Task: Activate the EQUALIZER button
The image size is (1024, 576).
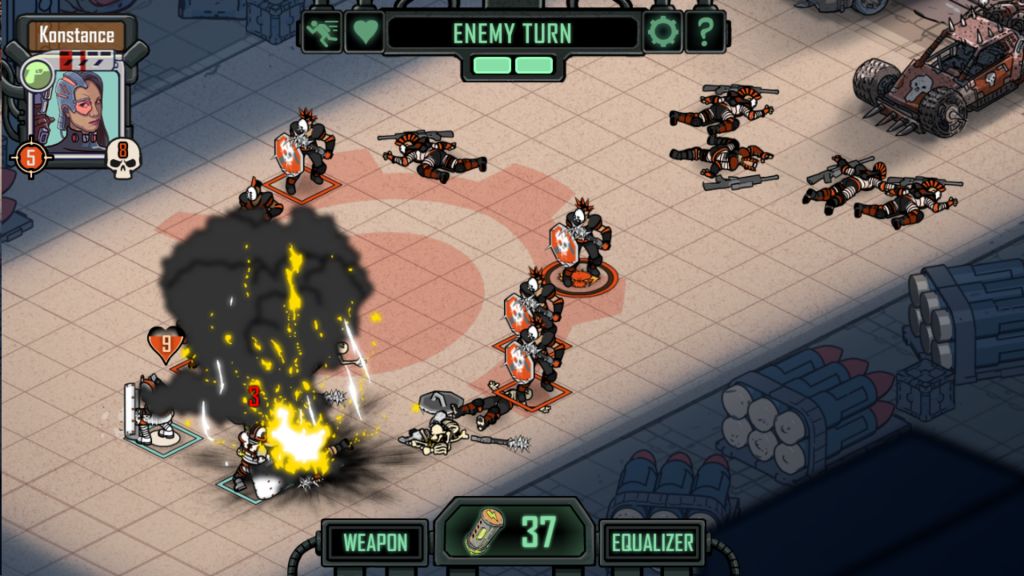Action: [x=653, y=543]
